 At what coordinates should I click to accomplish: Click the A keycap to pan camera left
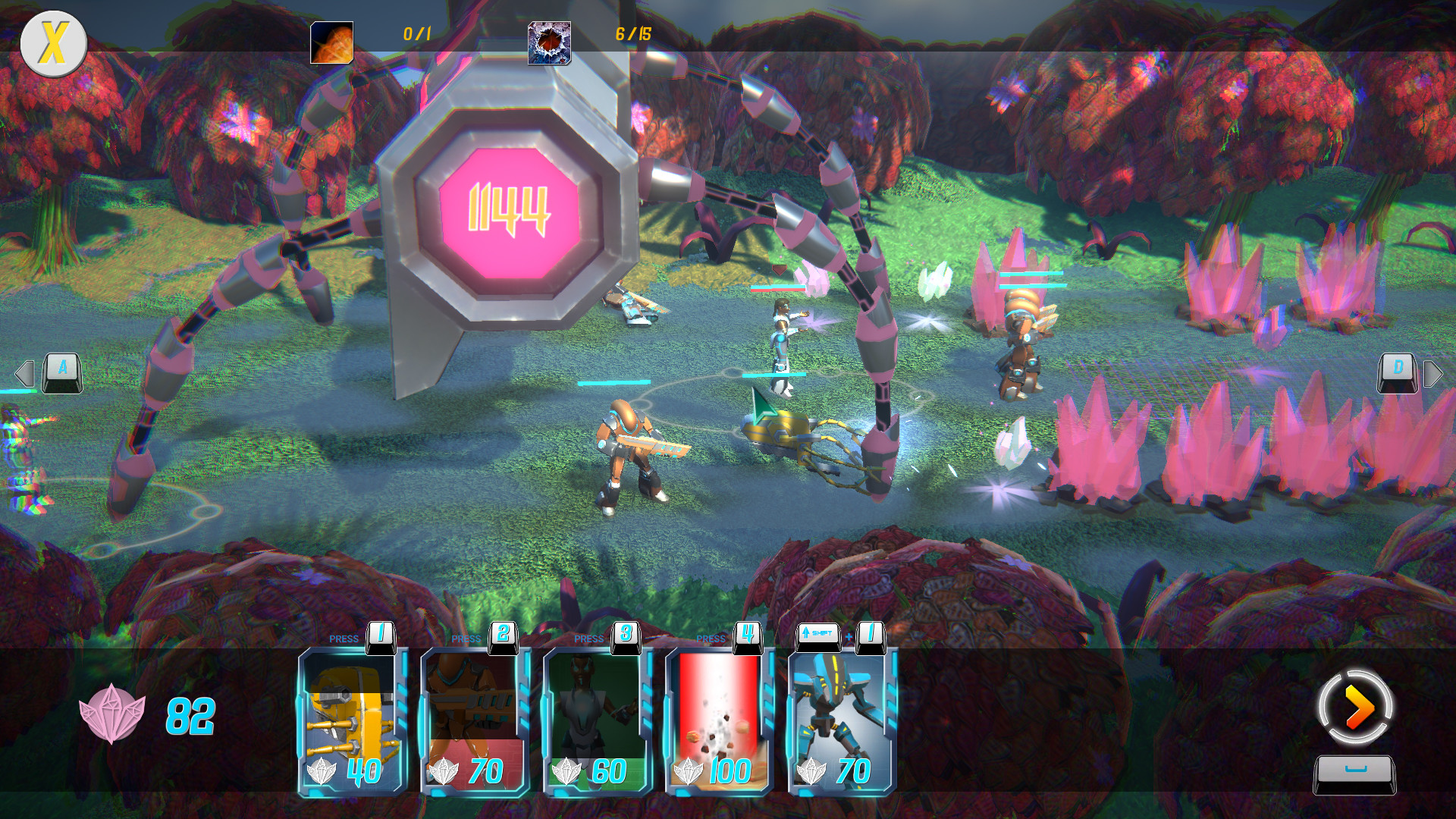point(61,372)
